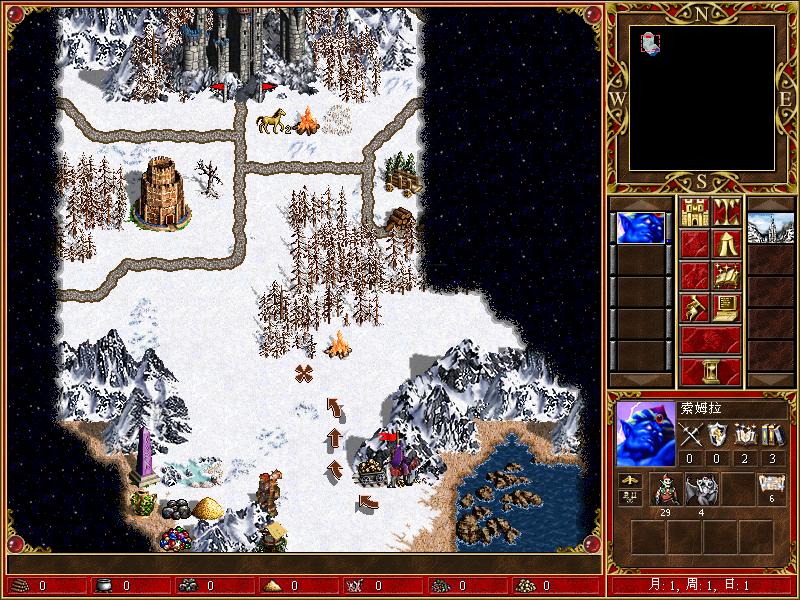
Task: Select the snowy tower town in the town list
Action: [769, 228]
